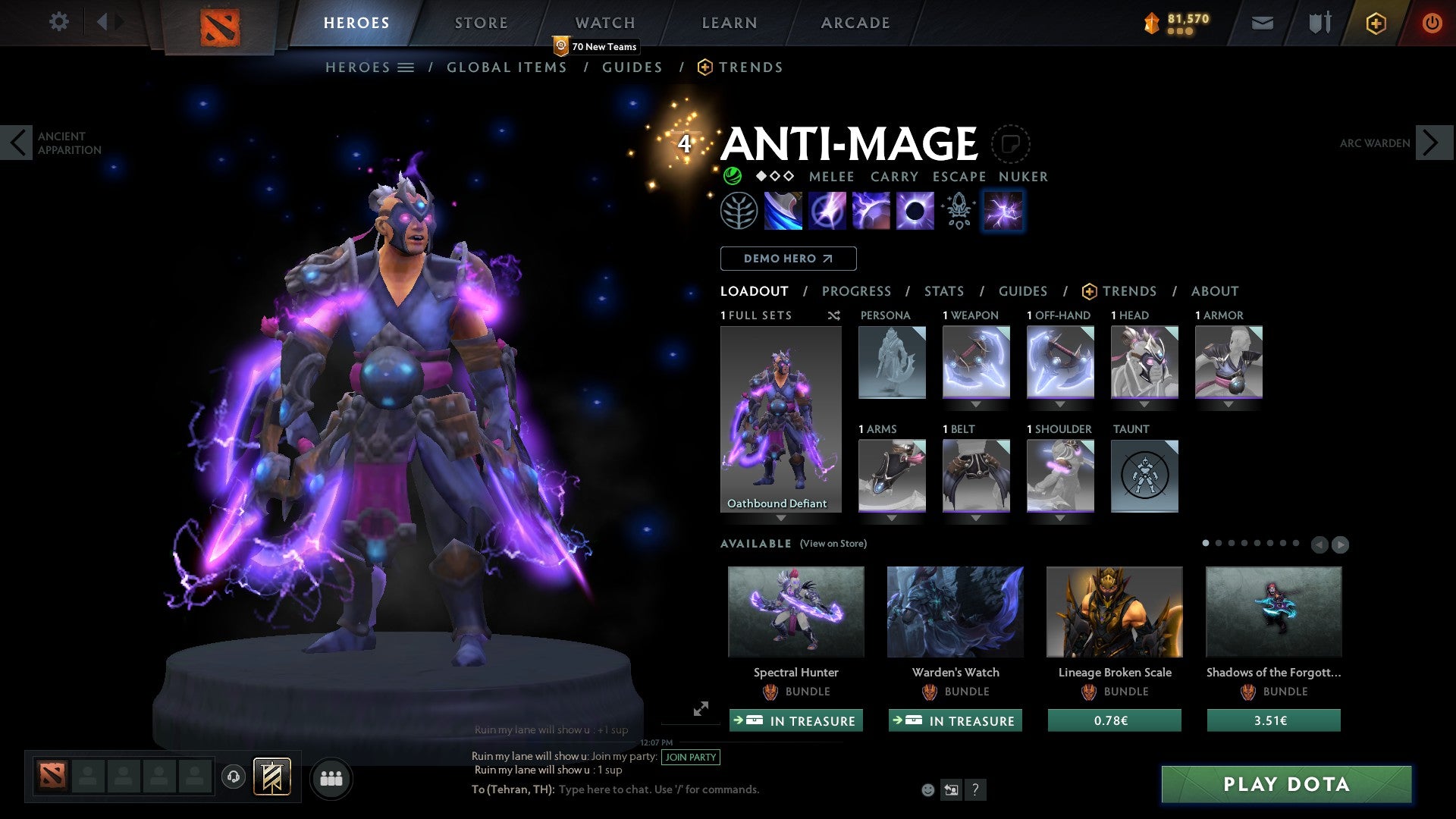Screen dimensions: 1456x819
Task: Choose the Weapon loadout slot
Action: (x=976, y=362)
